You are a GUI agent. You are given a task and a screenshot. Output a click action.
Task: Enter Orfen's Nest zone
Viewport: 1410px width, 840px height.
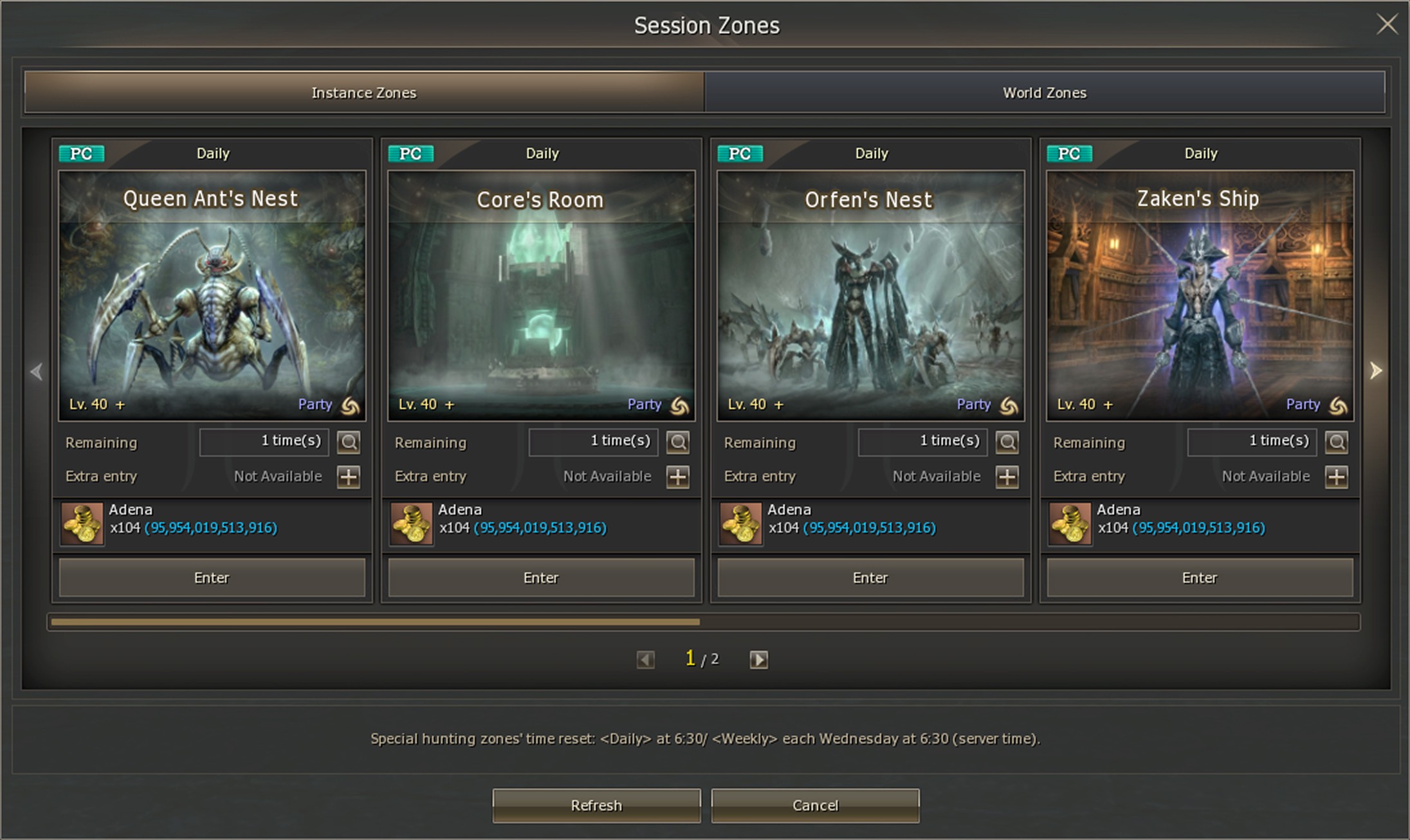click(x=870, y=578)
